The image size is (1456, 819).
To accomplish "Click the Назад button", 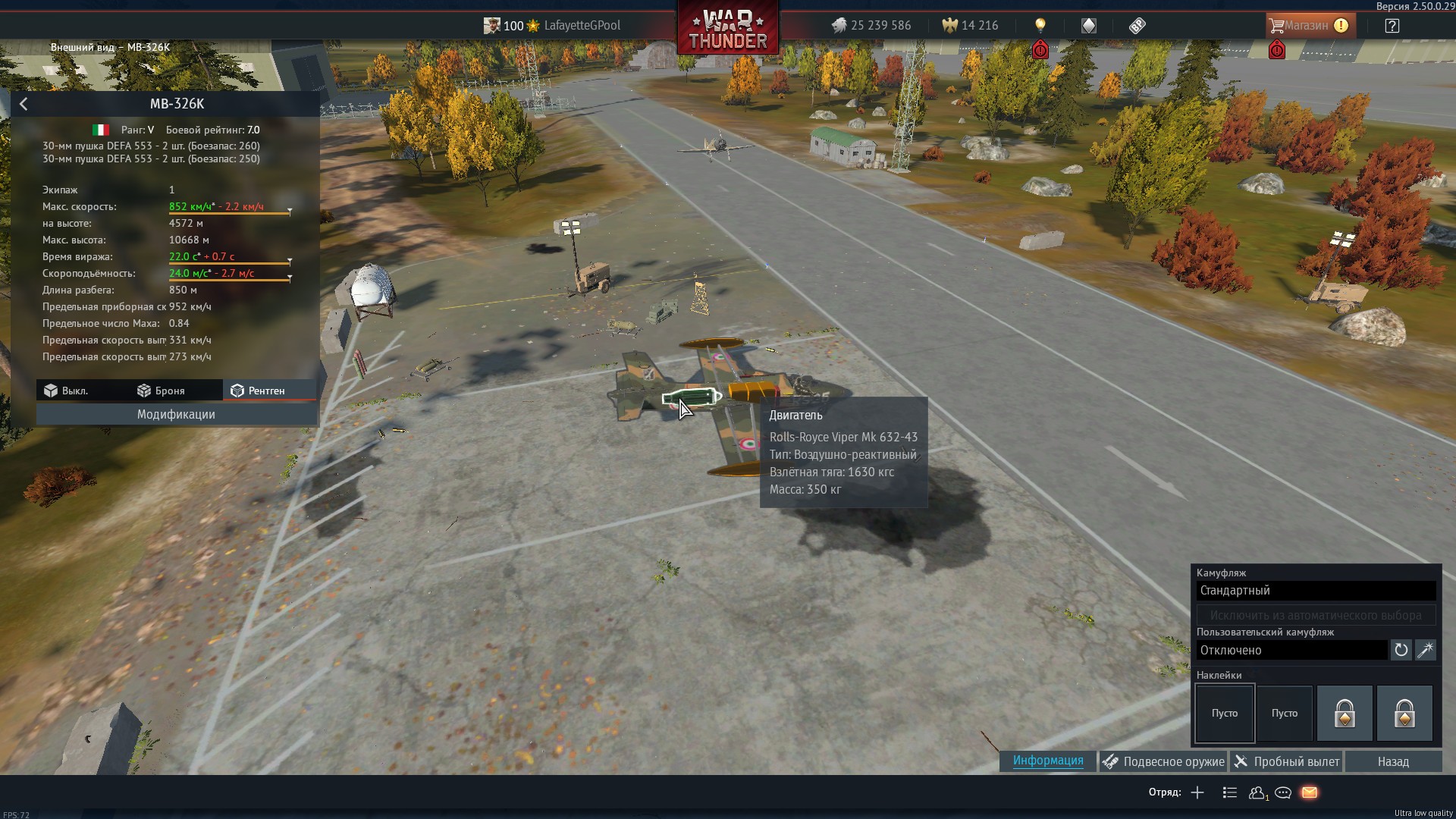I will 1393,761.
